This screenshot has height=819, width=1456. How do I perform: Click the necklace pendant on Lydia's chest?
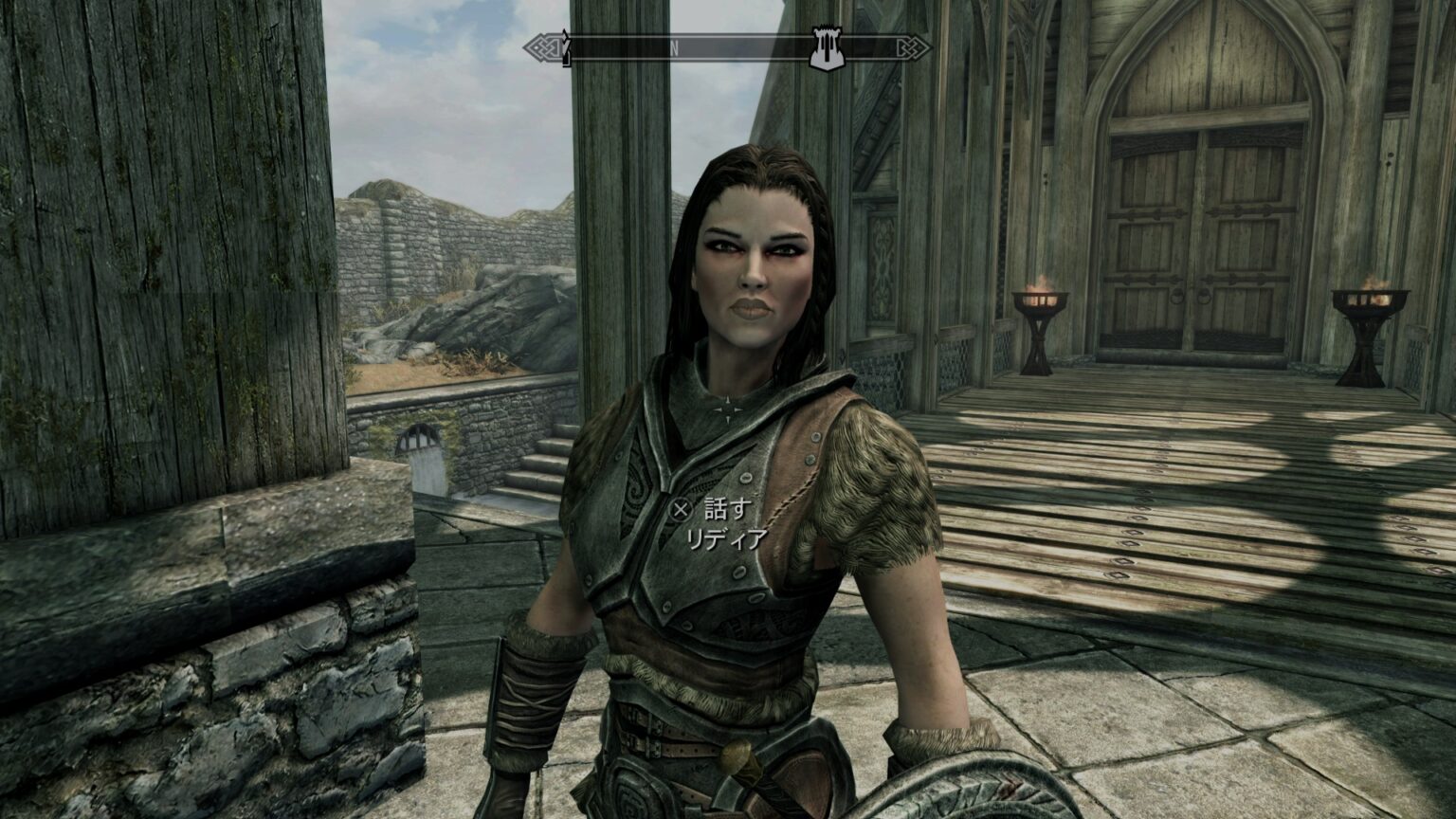(728, 408)
